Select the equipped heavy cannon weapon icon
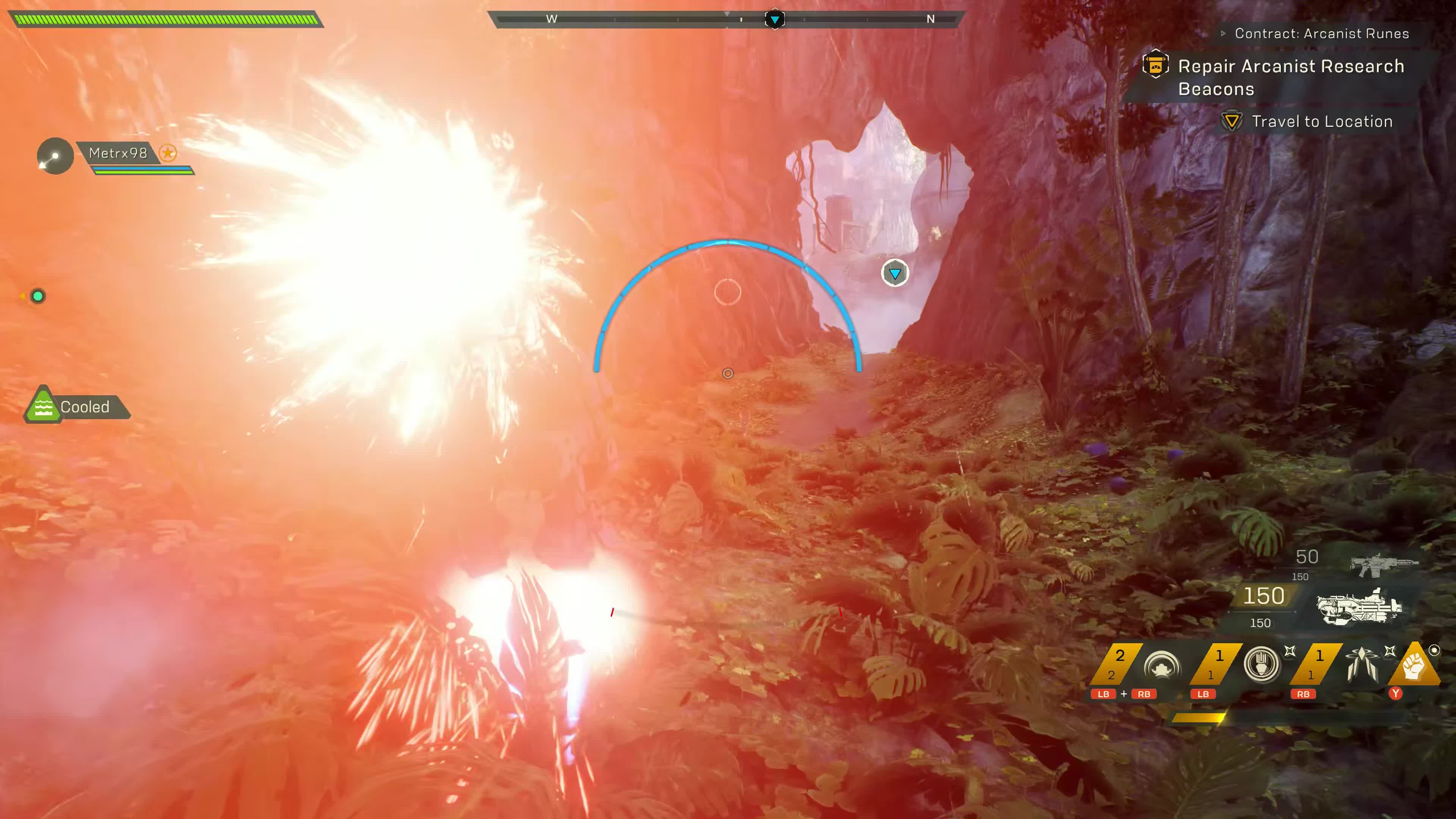 click(x=1358, y=607)
